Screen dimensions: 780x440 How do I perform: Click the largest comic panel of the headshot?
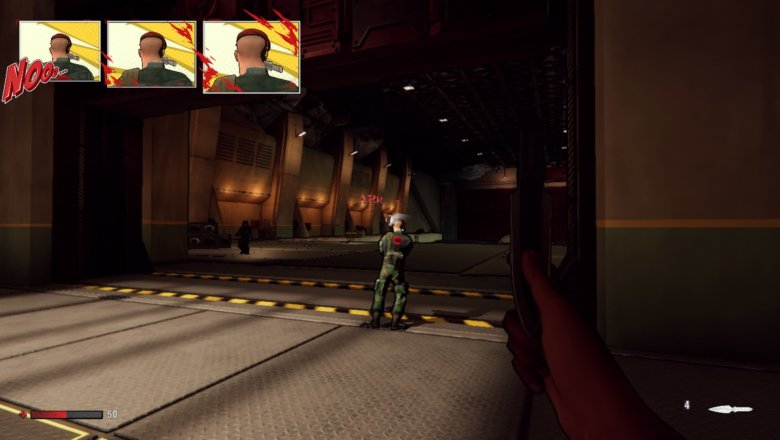[x=251, y=56]
